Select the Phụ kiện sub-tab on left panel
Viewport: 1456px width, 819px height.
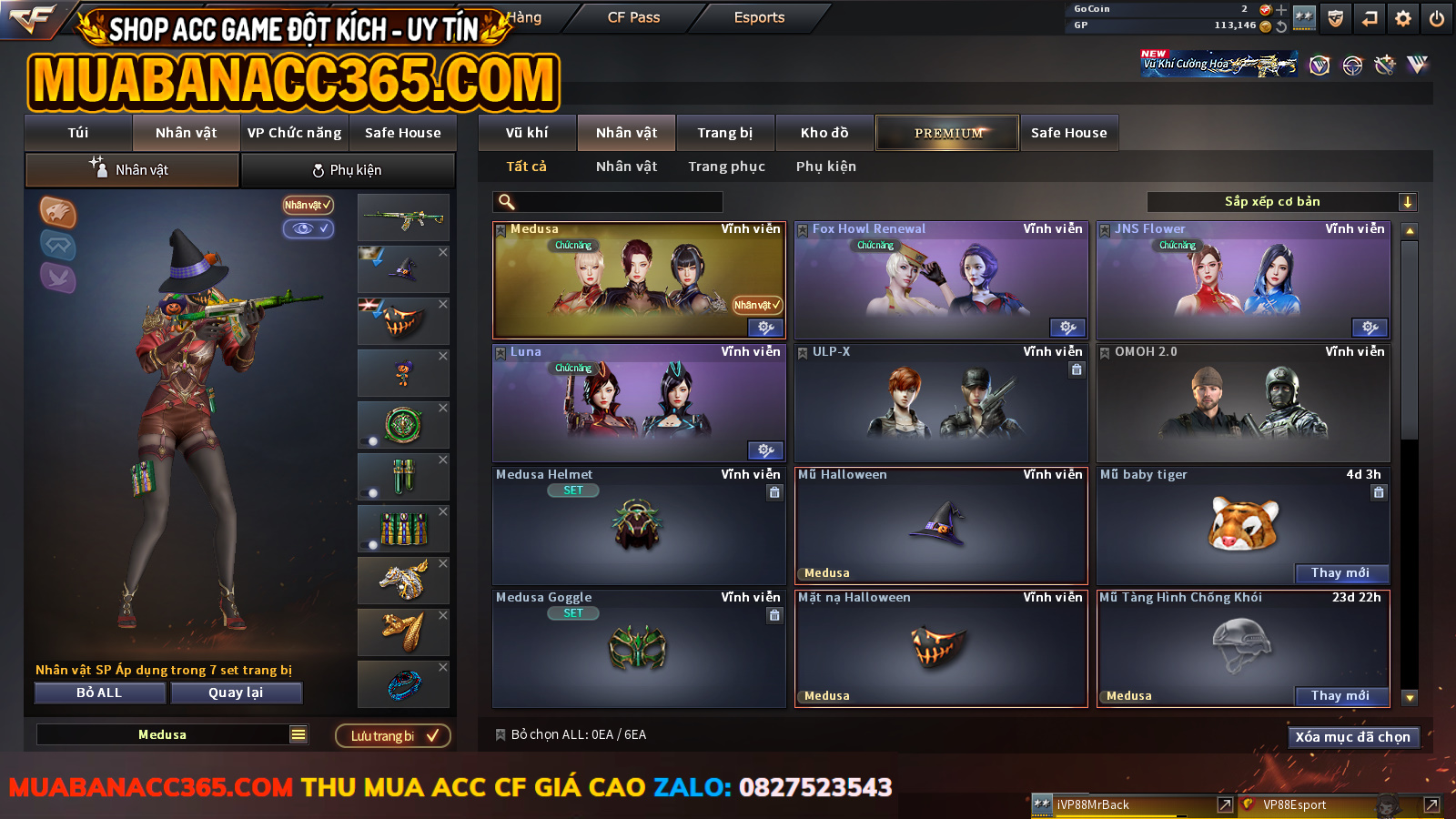pyautogui.click(x=348, y=170)
